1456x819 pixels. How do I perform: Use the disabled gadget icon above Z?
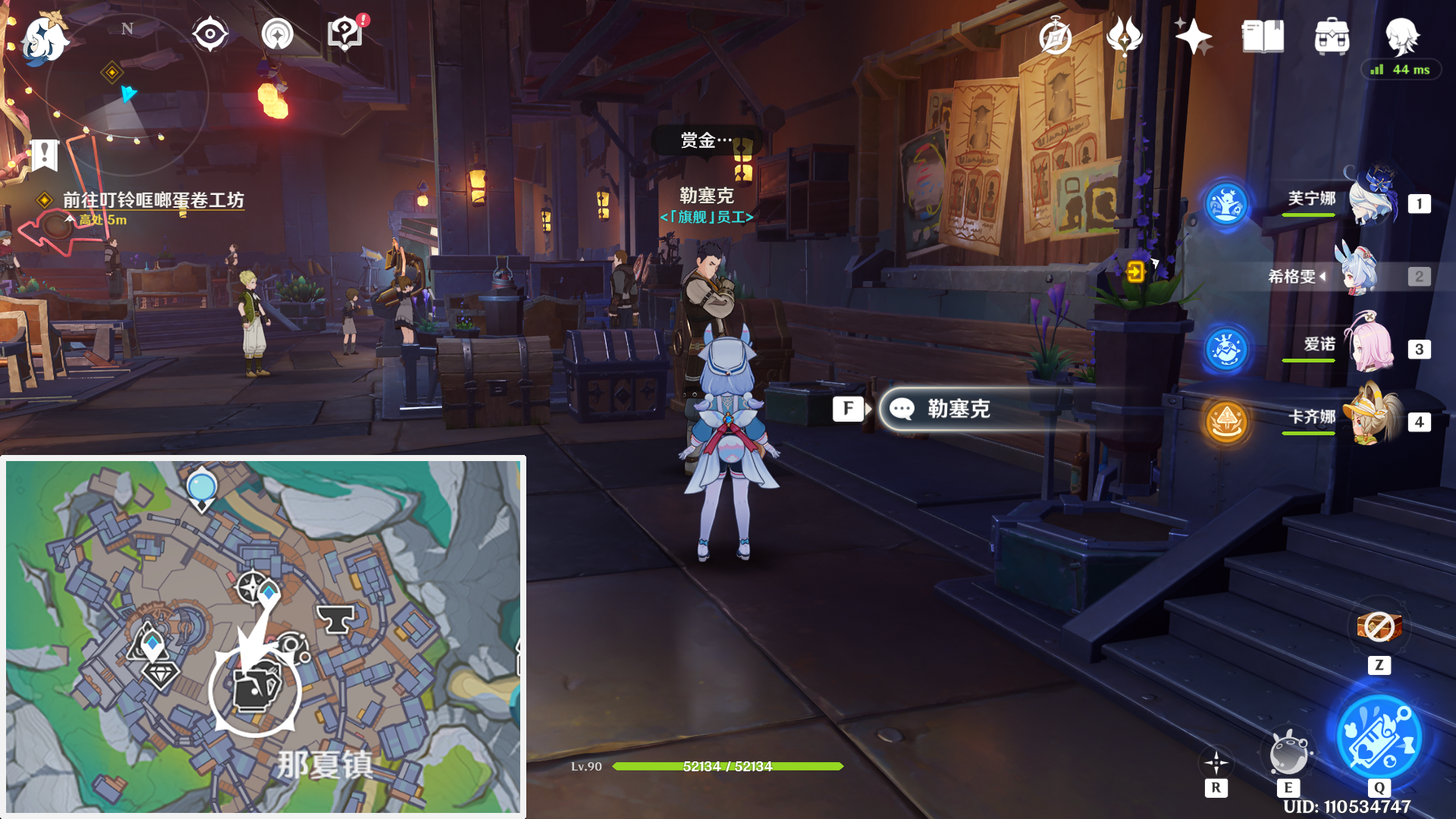1379,627
